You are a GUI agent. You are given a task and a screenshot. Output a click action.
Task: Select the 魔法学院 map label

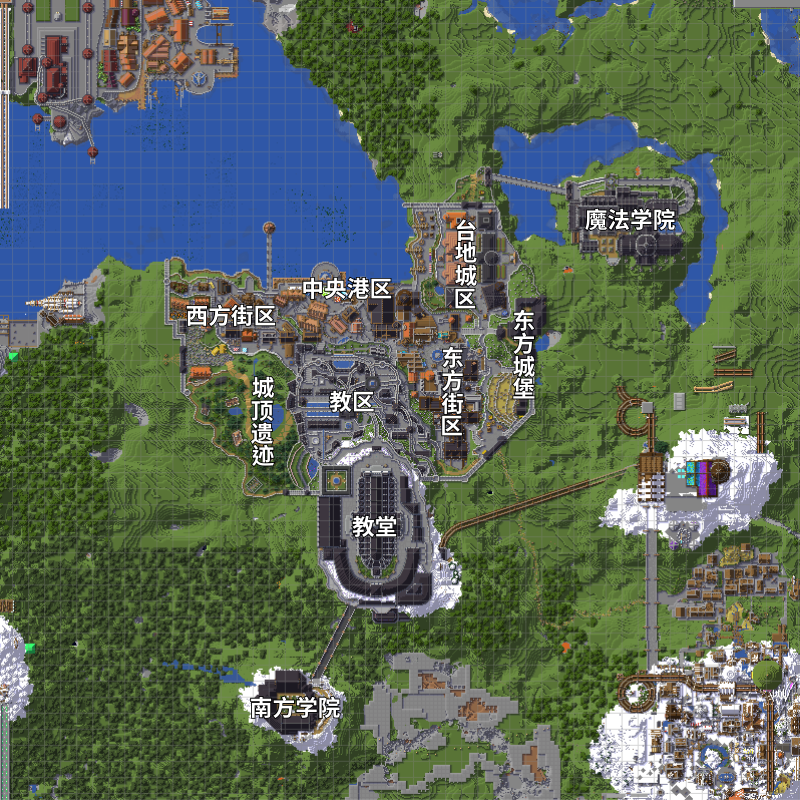pyautogui.click(x=630, y=221)
